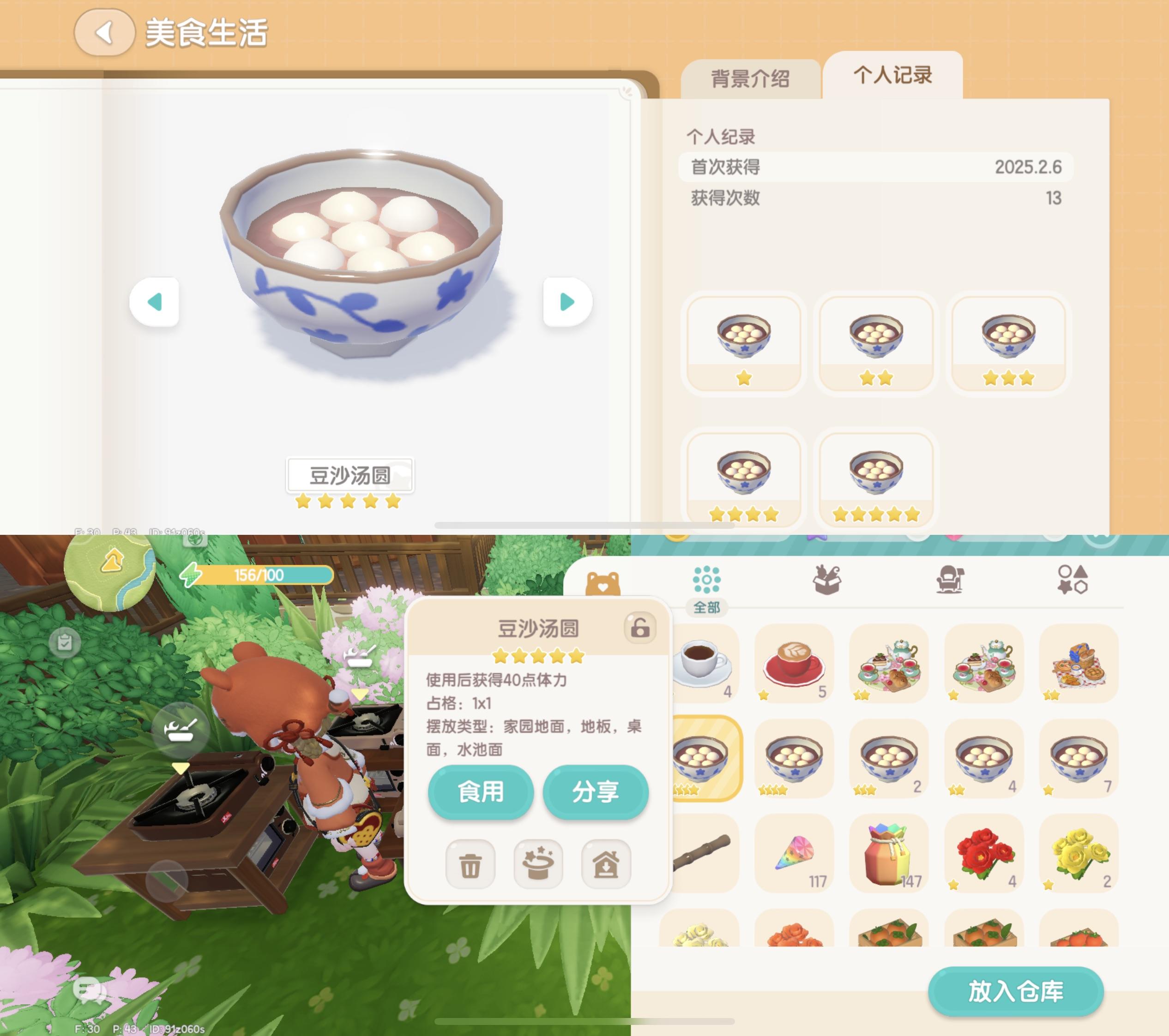Click the storage house icon on item popup
The image size is (1169, 1036).
[607, 864]
